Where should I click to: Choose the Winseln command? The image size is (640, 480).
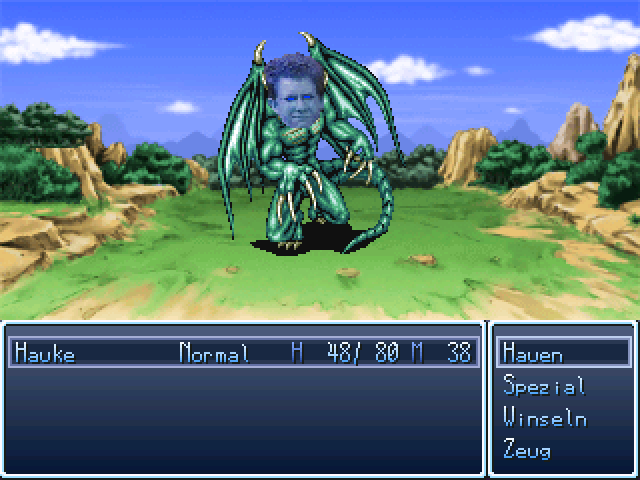[544, 418]
